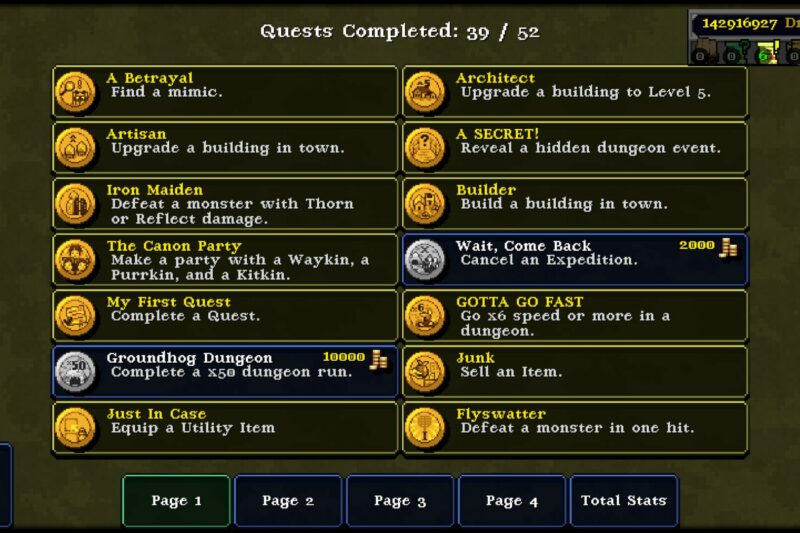Image resolution: width=800 pixels, height=533 pixels.
Task: View the Total Stats tab
Action: (x=623, y=501)
